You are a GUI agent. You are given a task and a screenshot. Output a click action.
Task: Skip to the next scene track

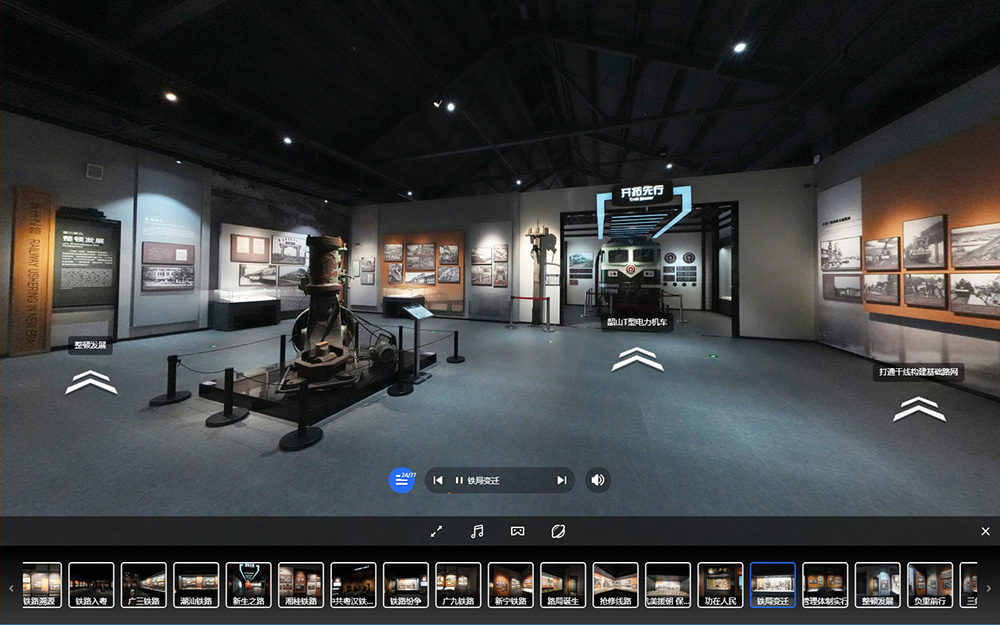coord(561,481)
